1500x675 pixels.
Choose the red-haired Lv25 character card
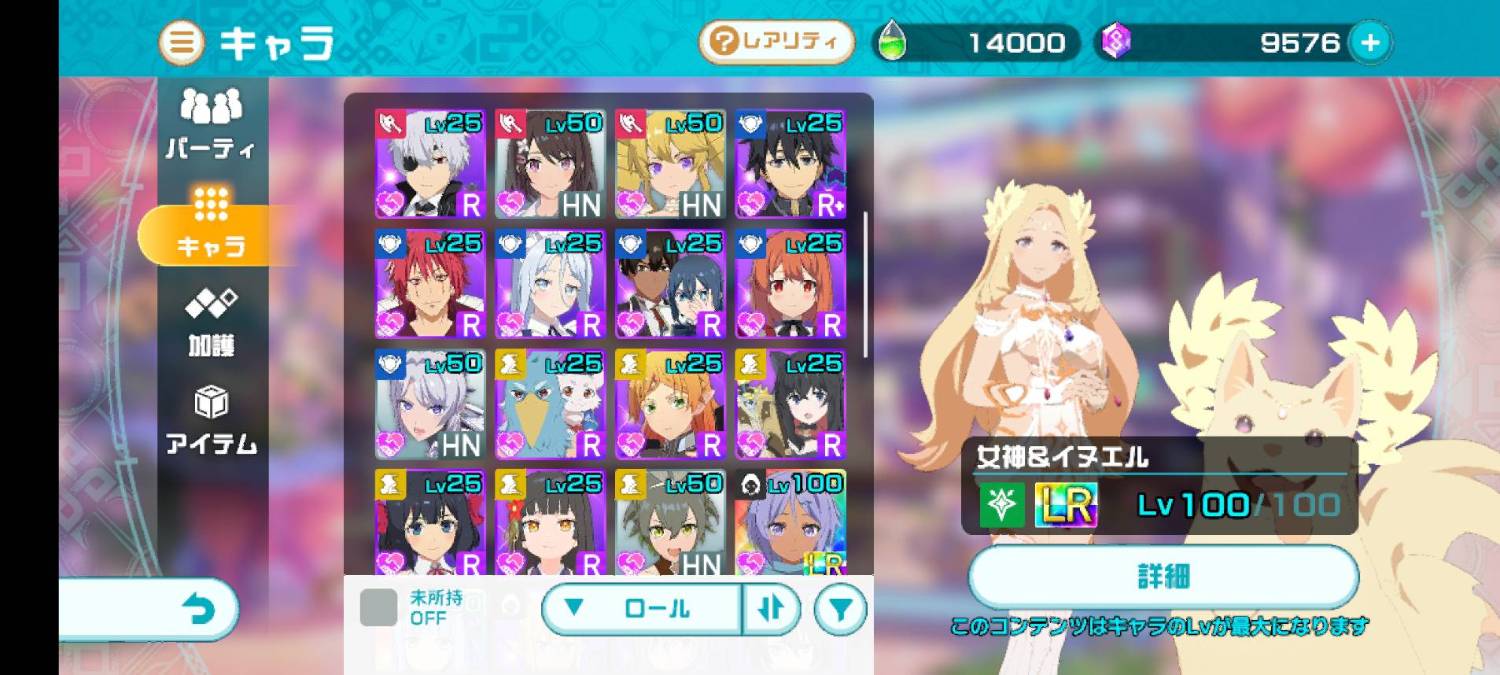(x=430, y=284)
